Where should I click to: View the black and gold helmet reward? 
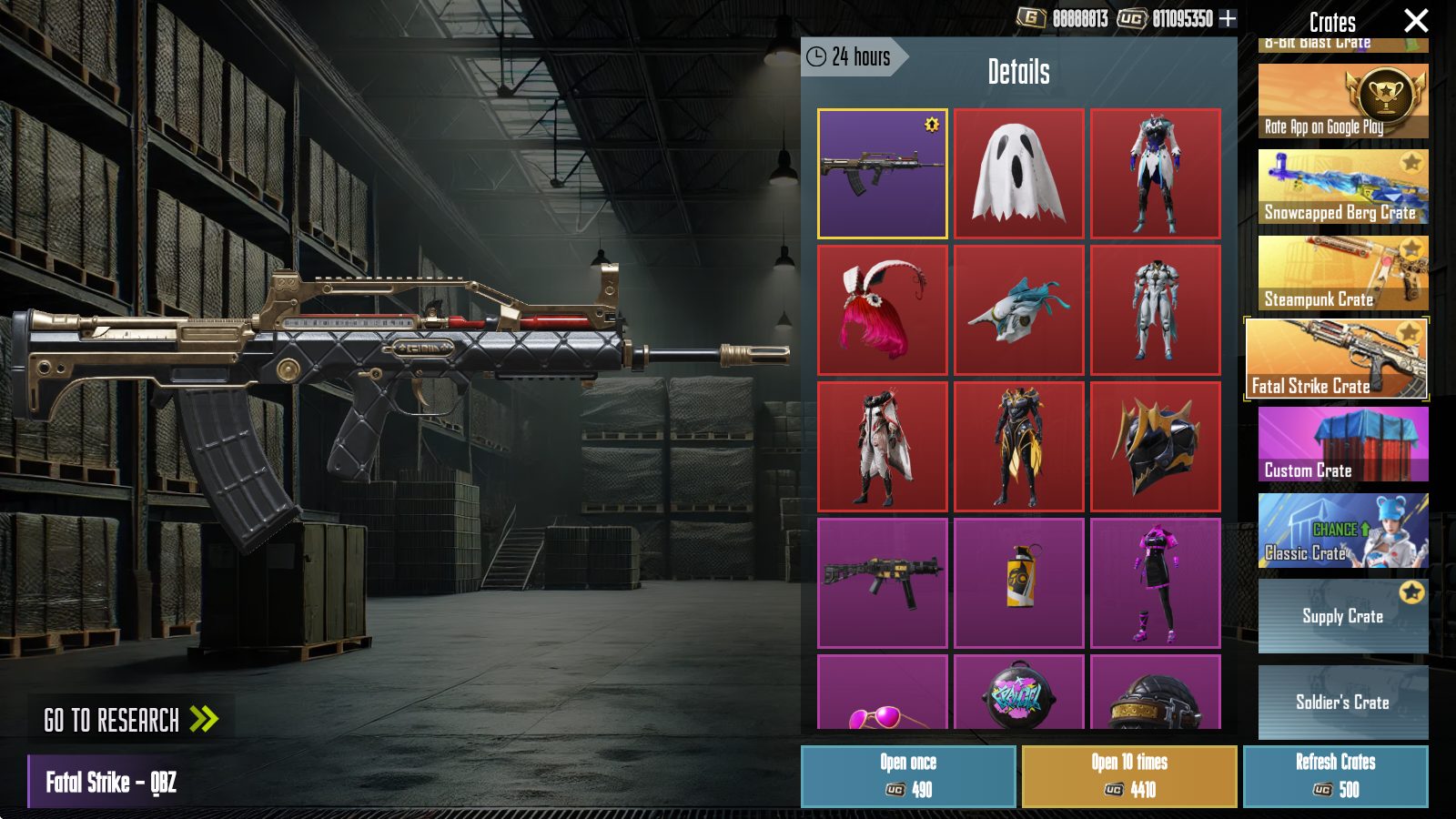click(1155, 447)
